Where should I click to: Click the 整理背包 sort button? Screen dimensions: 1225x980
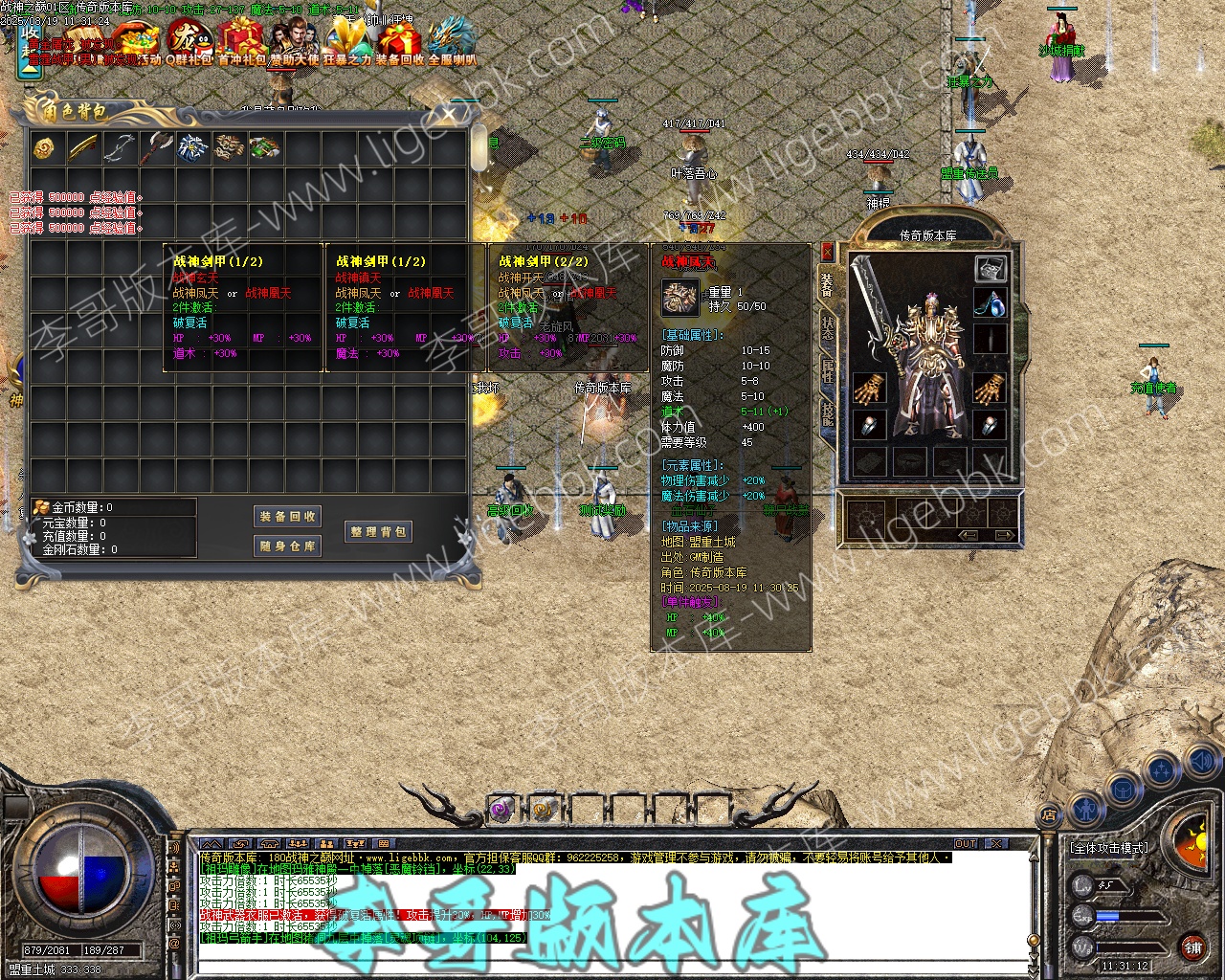pyautogui.click(x=379, y=532)
